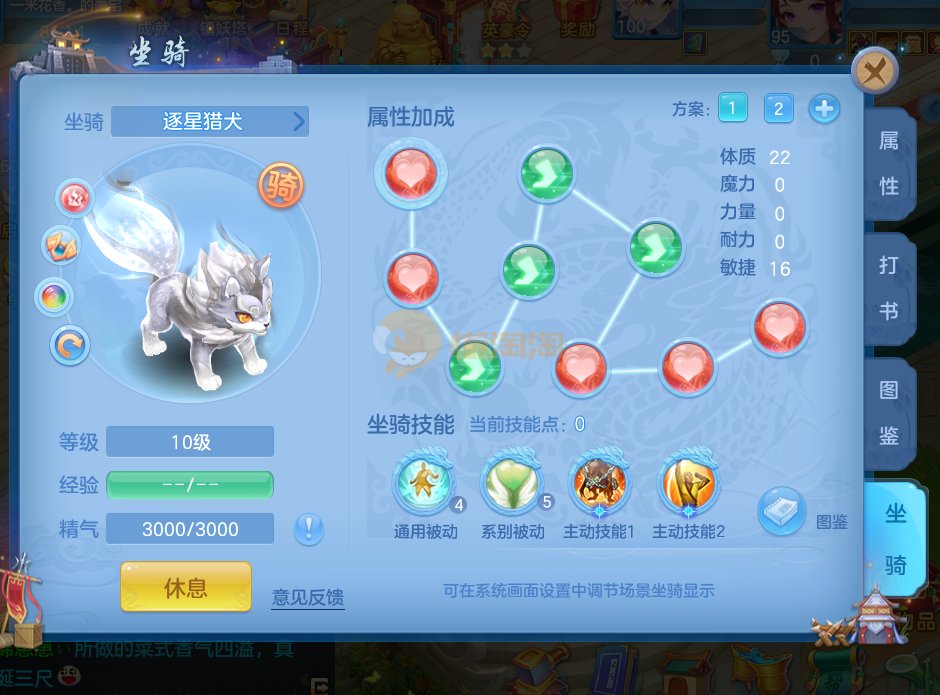Select the 通用被动 skill icon
This screenshot has height=695, width=940.
(x=424, y=484)
